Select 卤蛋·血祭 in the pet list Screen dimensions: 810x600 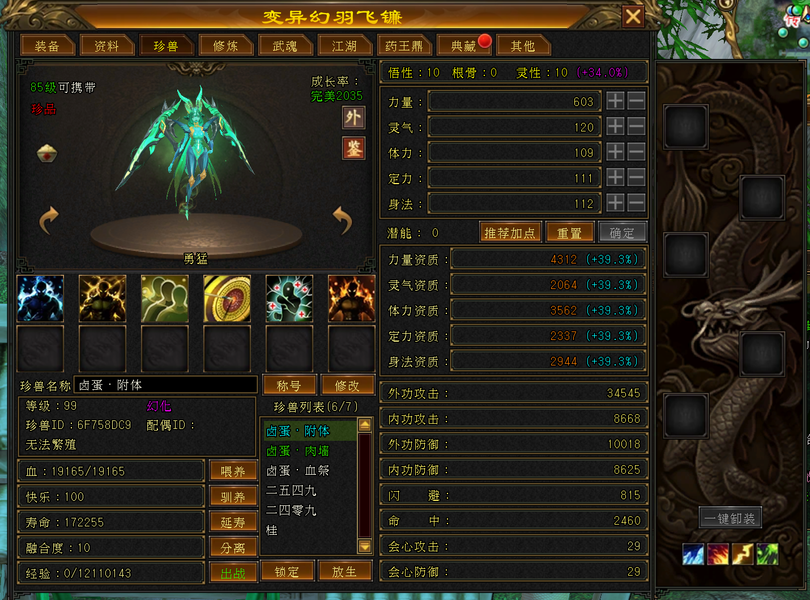pos(297,470)
